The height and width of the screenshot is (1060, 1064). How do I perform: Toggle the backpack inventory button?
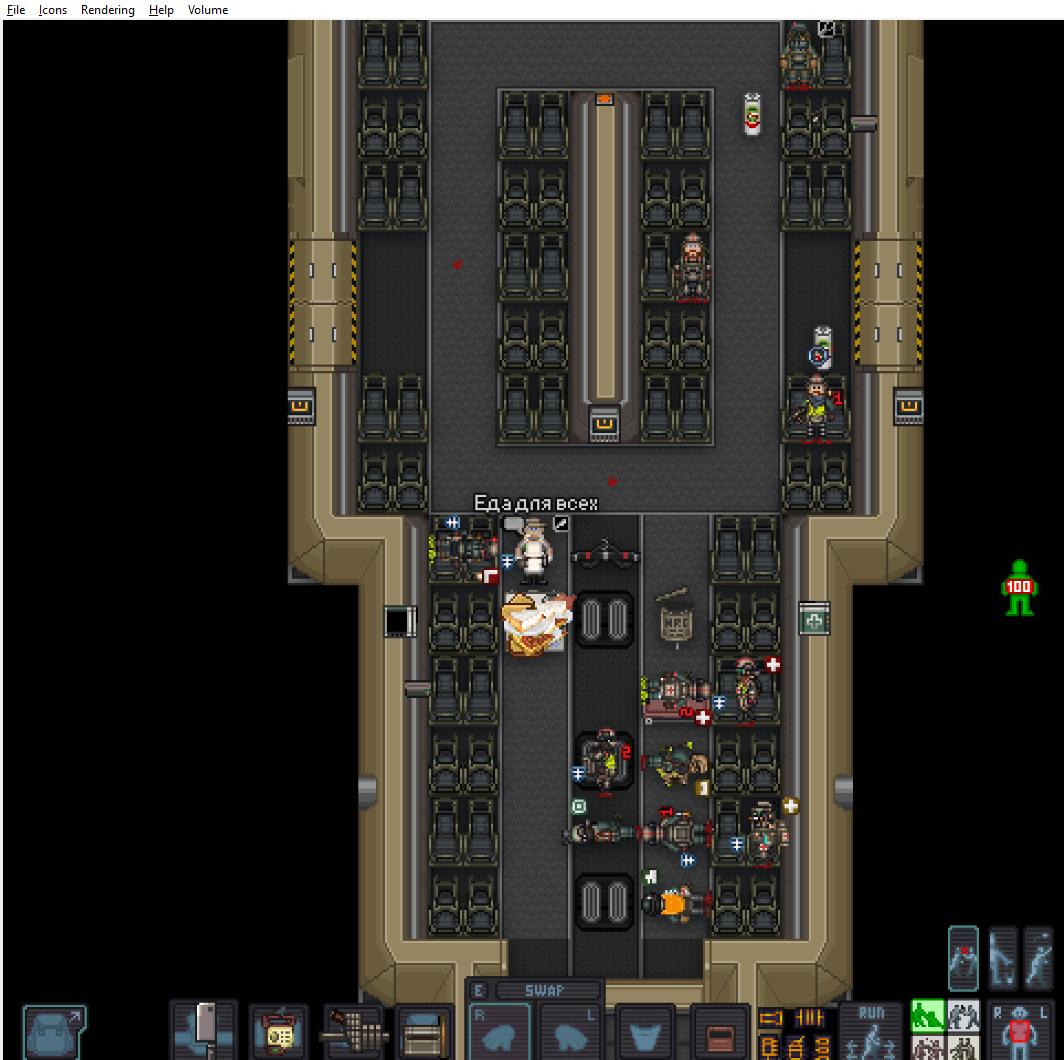tap(54, 1032)
